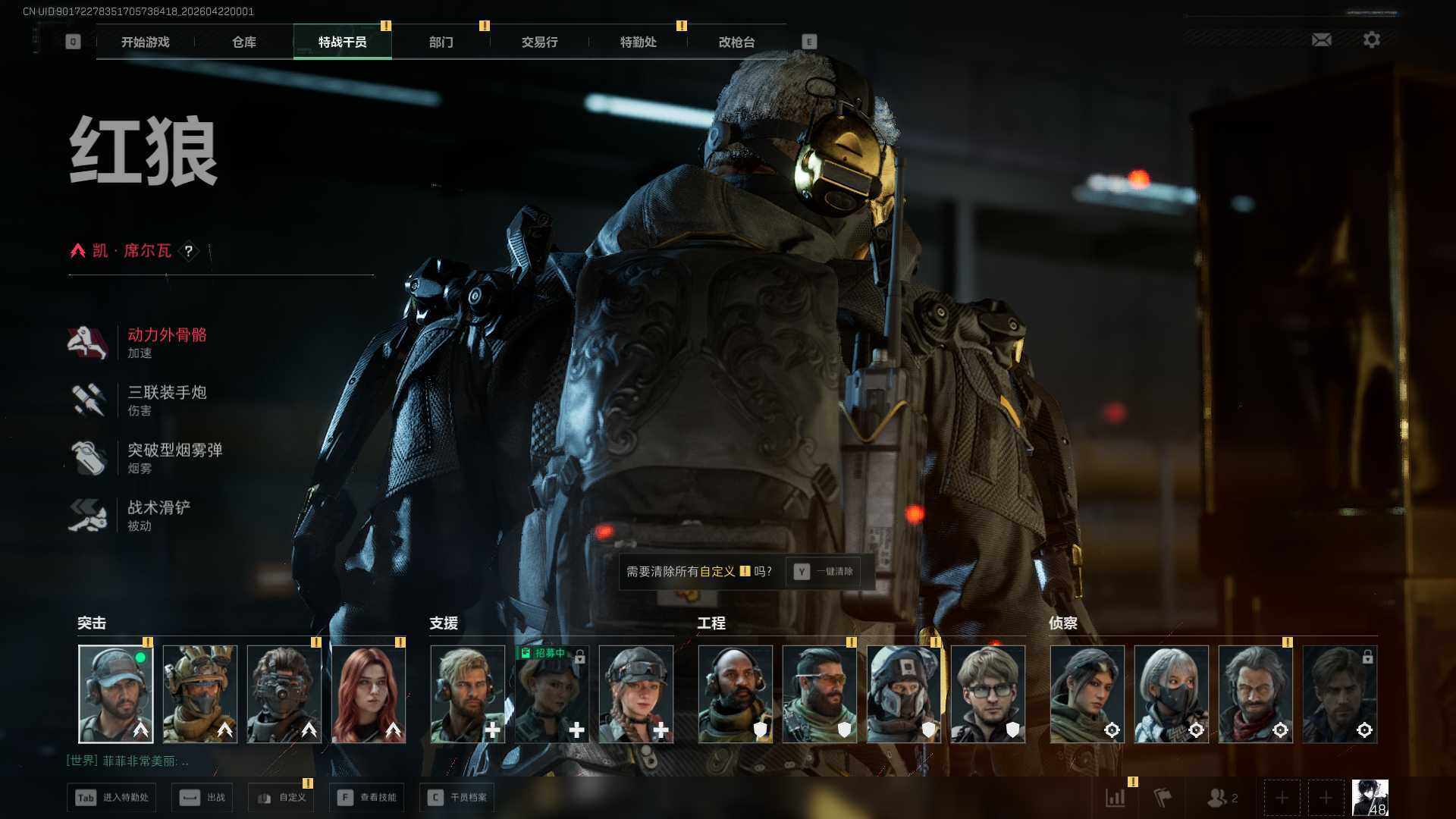Screen dimensions: 1456x819
Task: Switch to the 改枪台 tab
Action: point(737,42)
